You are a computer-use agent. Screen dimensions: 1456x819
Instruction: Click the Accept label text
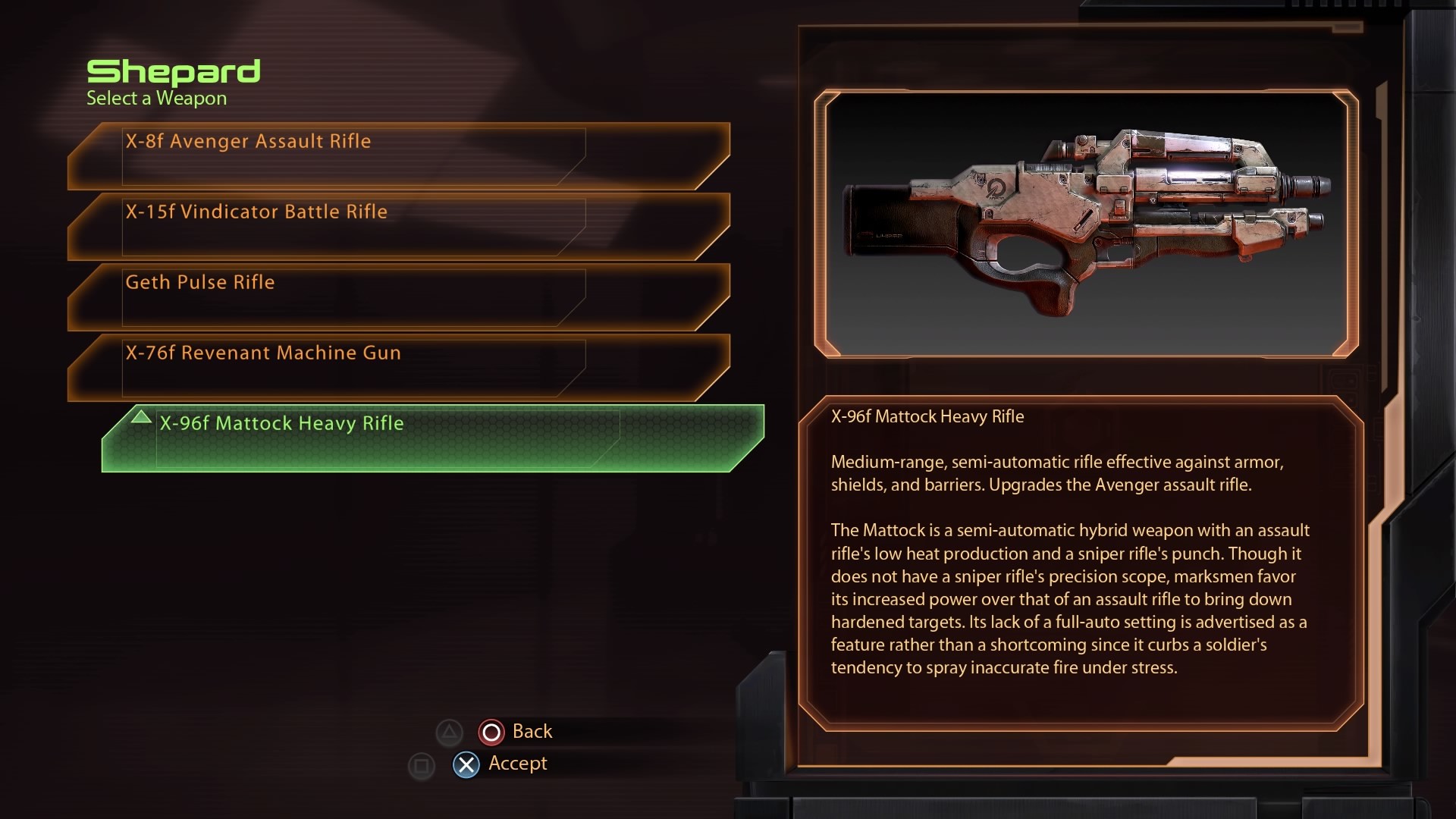pyautogui.click(x=518, y=764)
